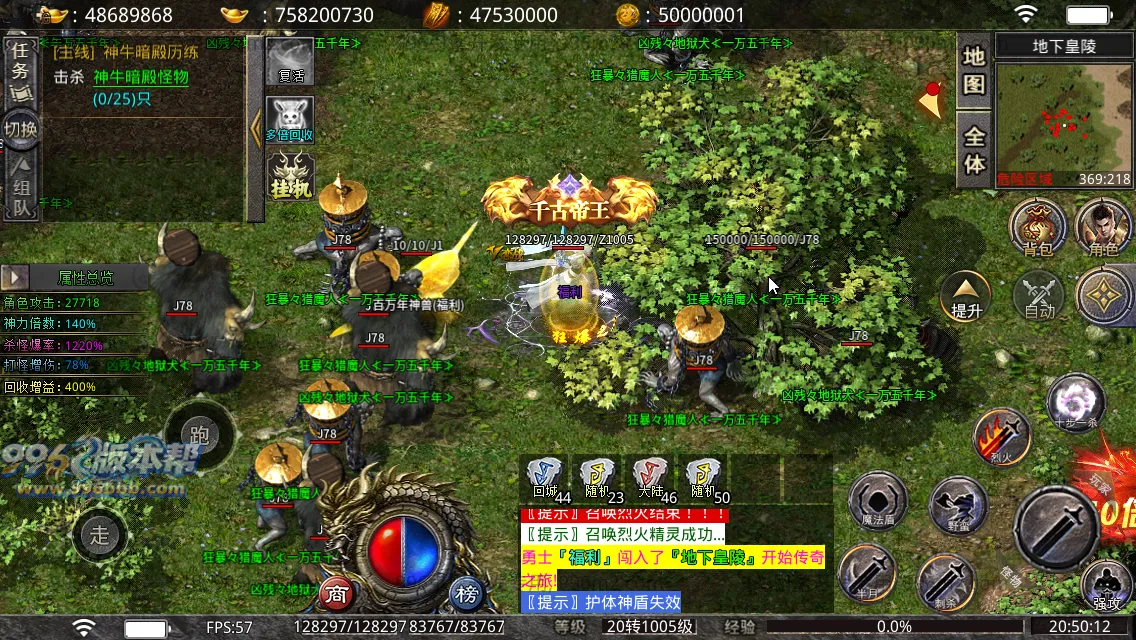Start 挂机 auto-farming mode
The width and height of the screenshot is (1136, 640).
(290, 175)
